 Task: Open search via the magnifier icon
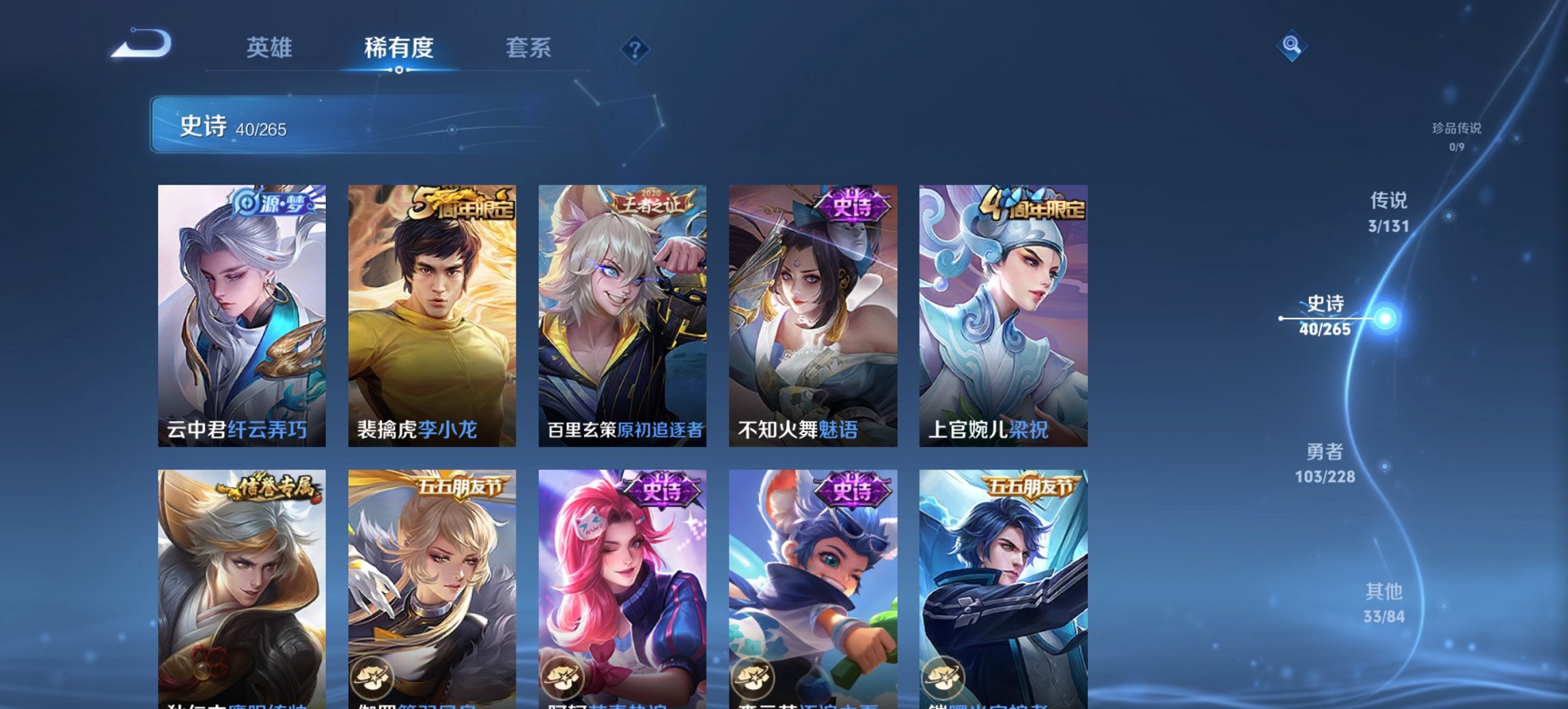click(x=1290, y=46)
